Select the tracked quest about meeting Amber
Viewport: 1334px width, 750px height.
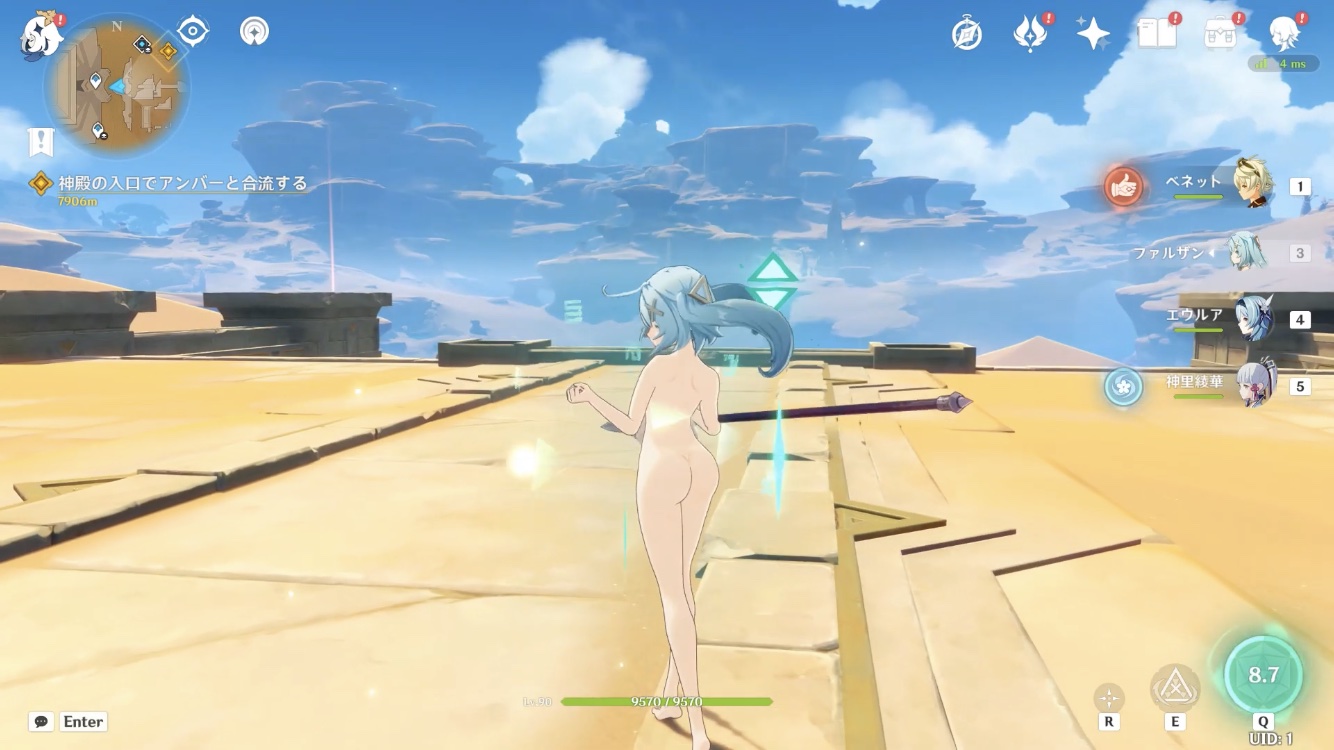(x=182, y=184)
